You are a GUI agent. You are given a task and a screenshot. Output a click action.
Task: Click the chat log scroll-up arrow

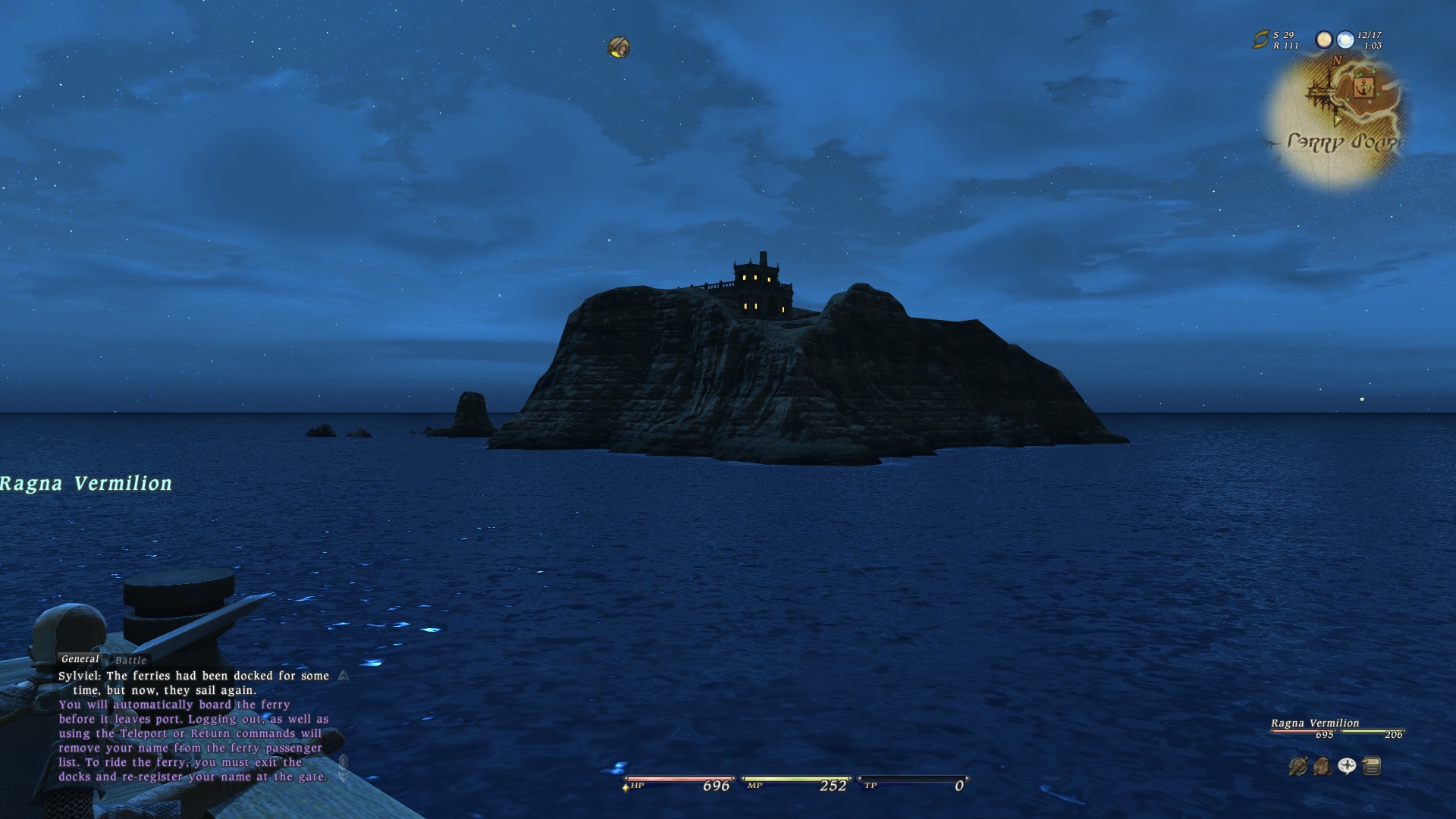tap(344, 675)
